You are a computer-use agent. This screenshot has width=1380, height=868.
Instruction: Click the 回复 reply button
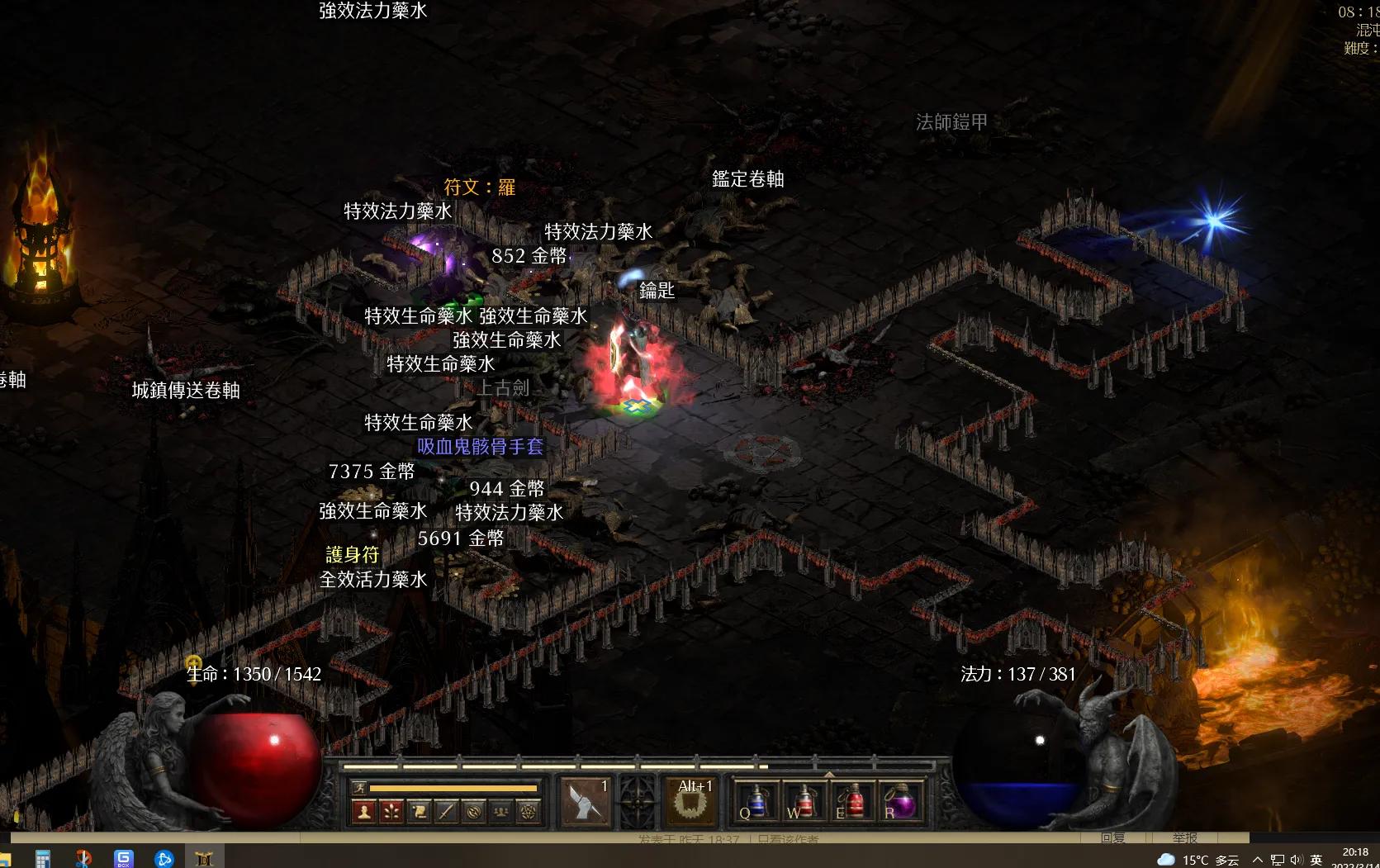pos(1115,837)
